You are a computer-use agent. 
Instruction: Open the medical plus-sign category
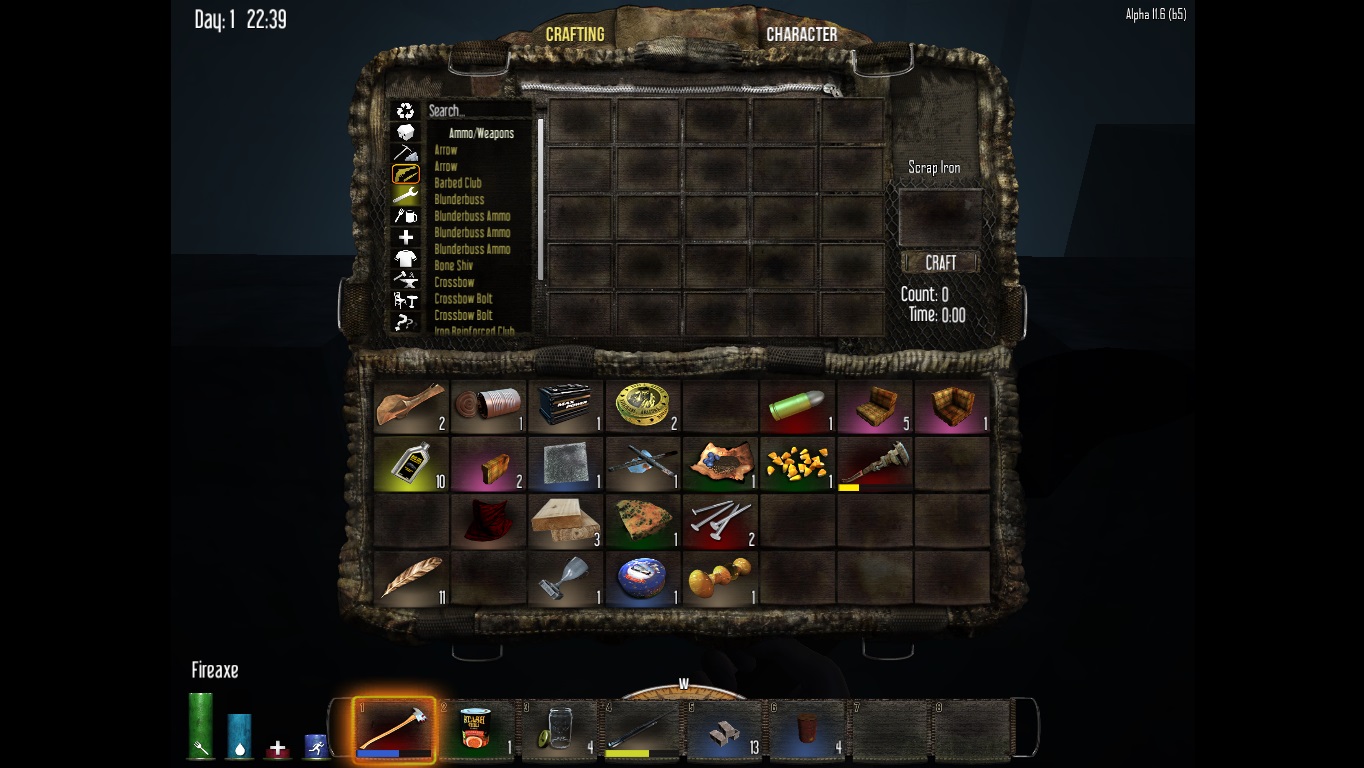click(405, 237)
